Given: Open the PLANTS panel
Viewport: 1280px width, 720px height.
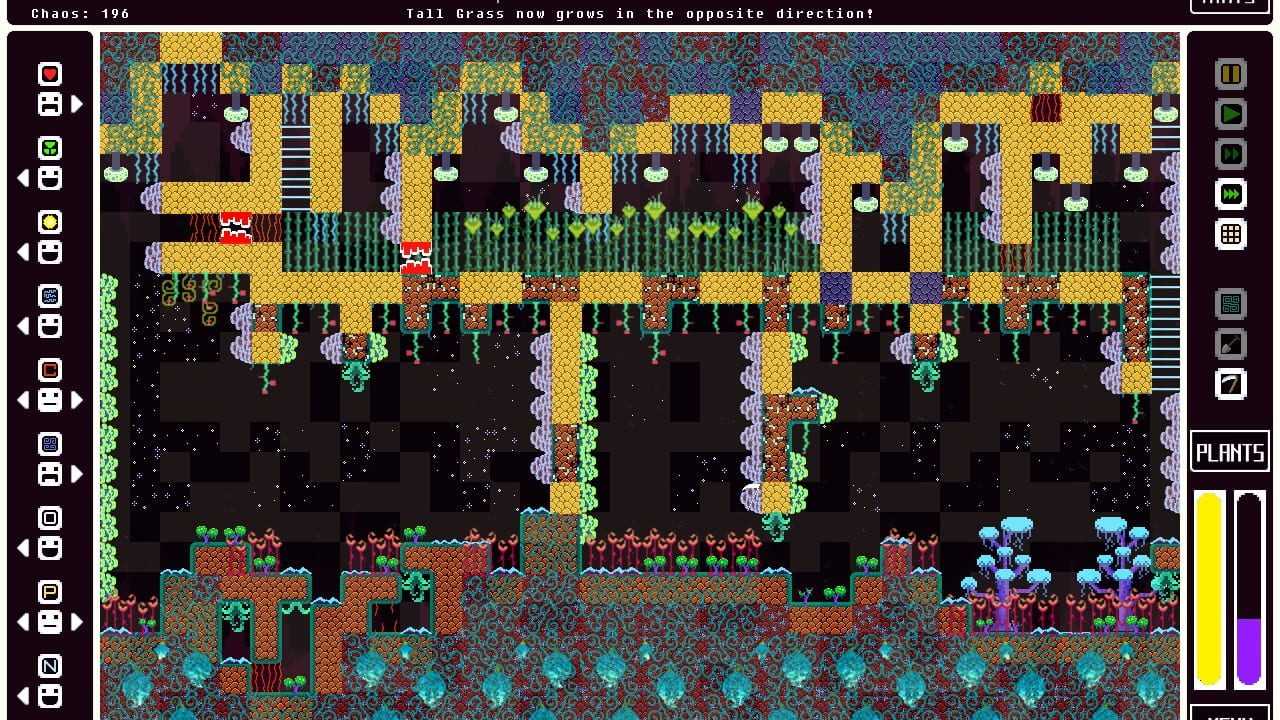Looking at the screenshot, I should point(1230,452).
